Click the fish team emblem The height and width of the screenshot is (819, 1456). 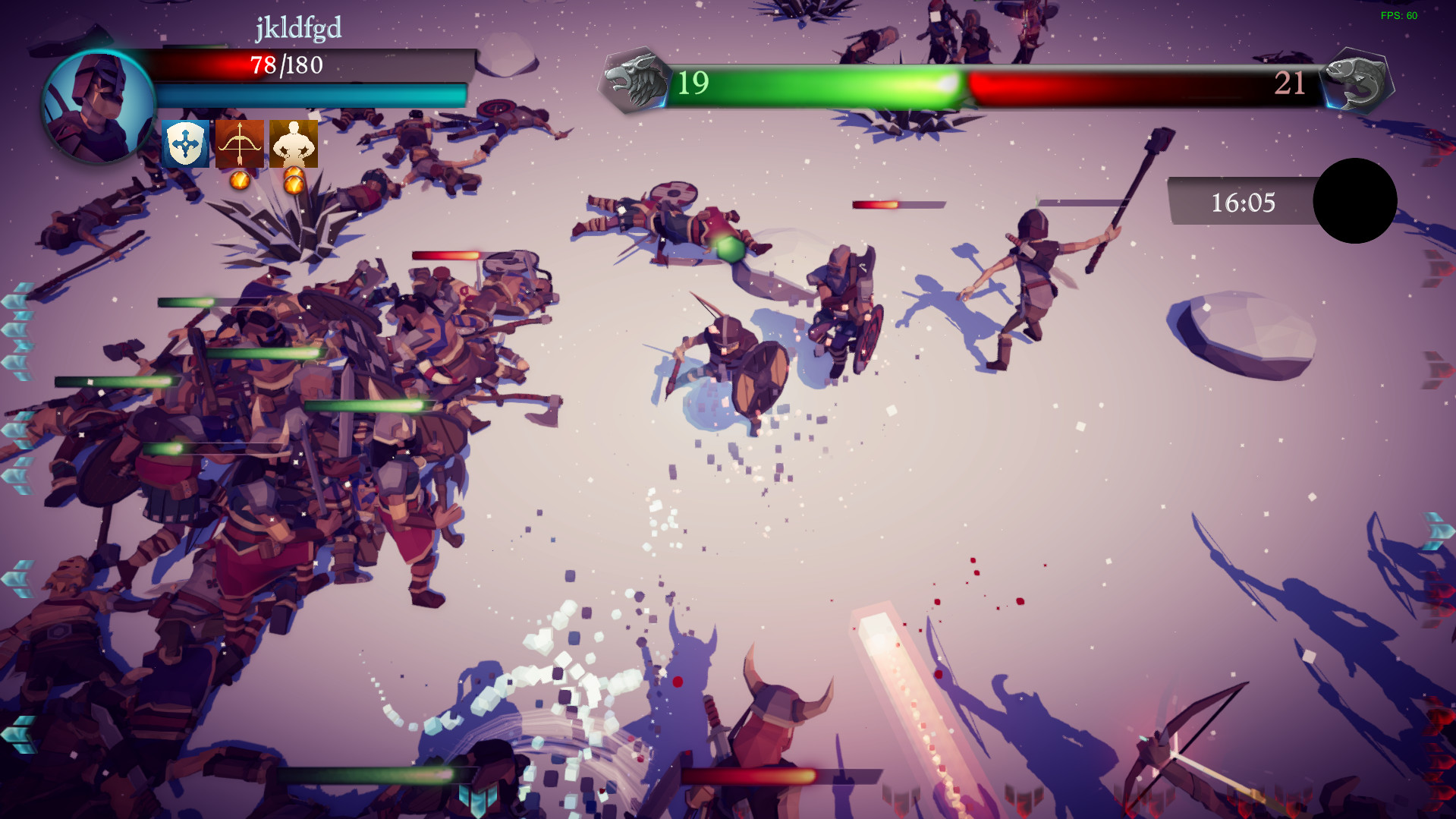click(x=1357, y=81)
